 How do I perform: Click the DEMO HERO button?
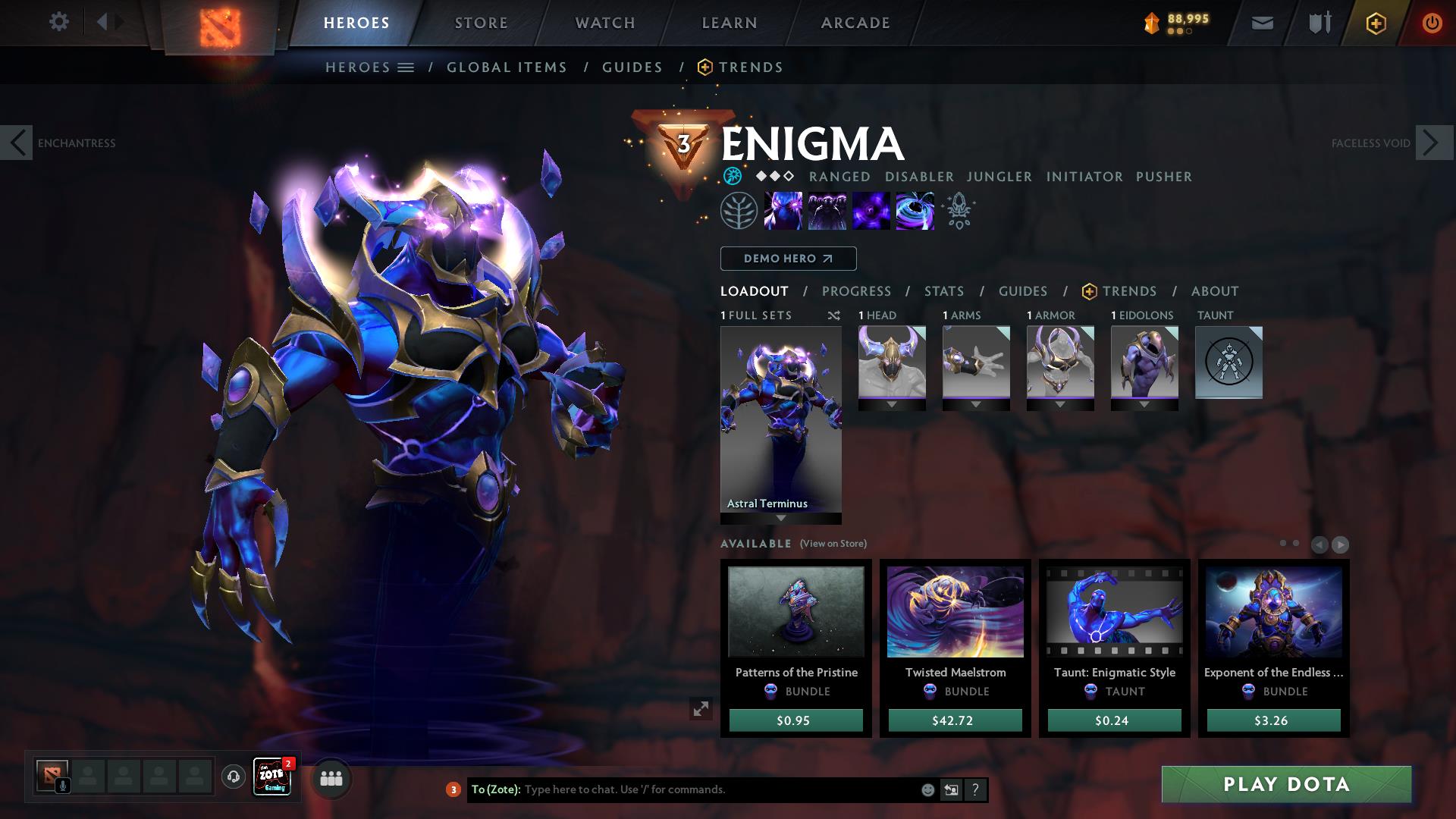787,258
